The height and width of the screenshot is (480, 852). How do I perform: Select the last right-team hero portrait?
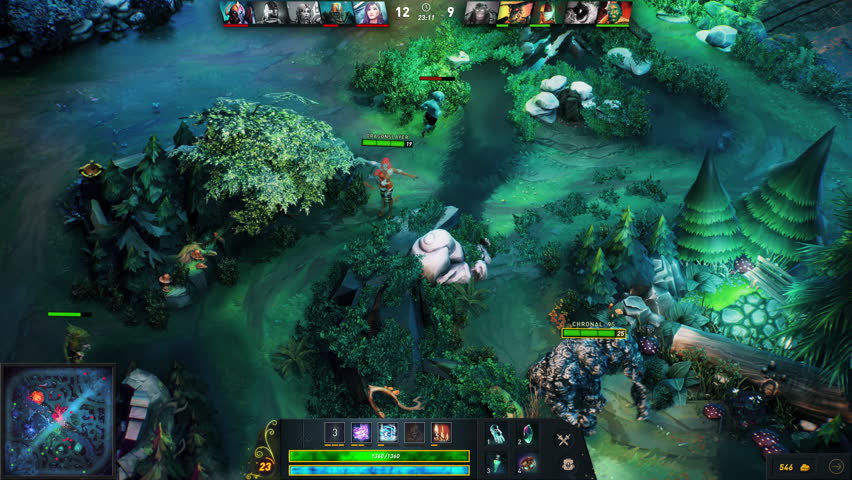(x=615, y=12)
